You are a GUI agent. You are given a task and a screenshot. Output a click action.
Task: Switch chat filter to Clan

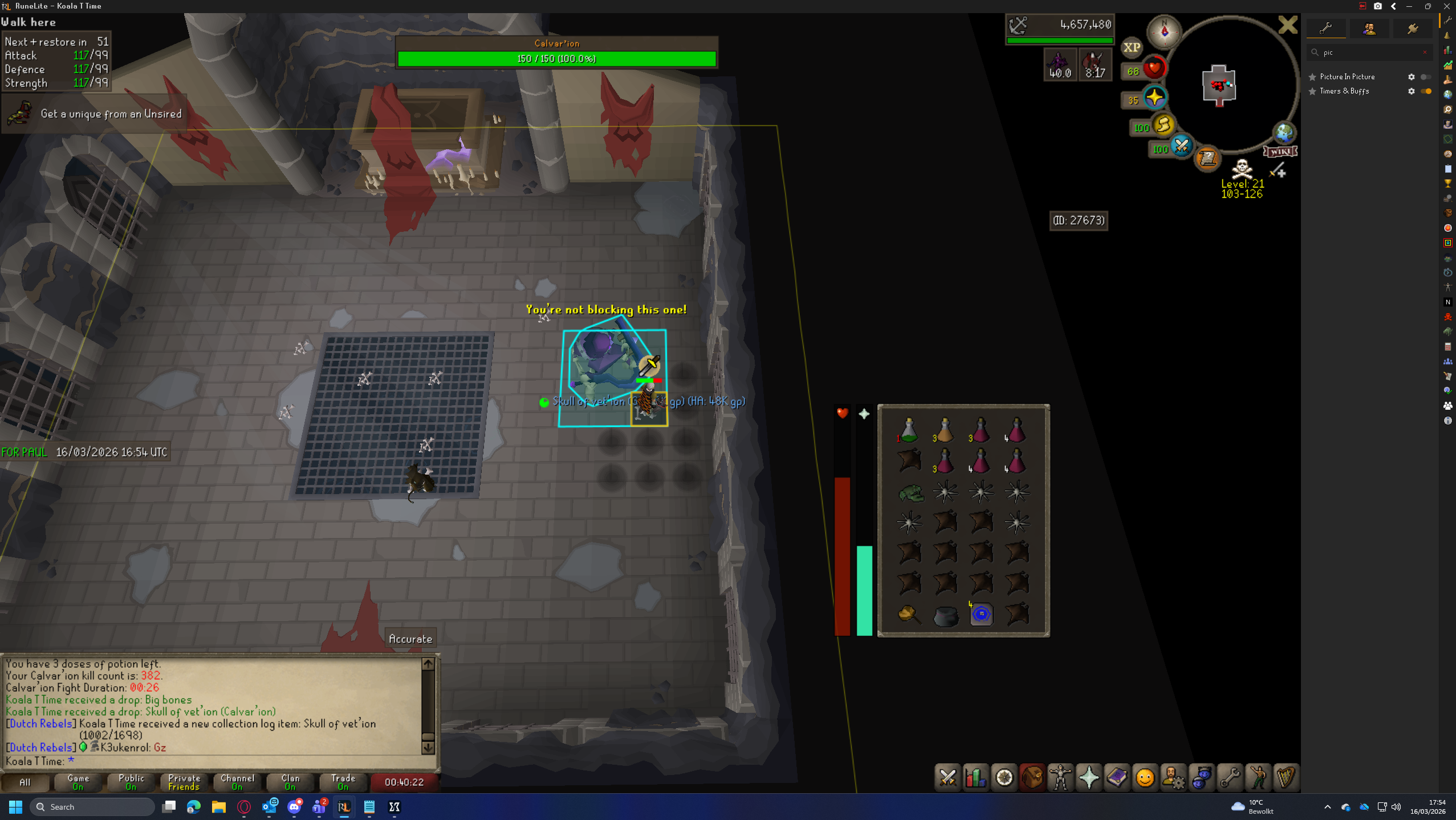coord(290,782)
